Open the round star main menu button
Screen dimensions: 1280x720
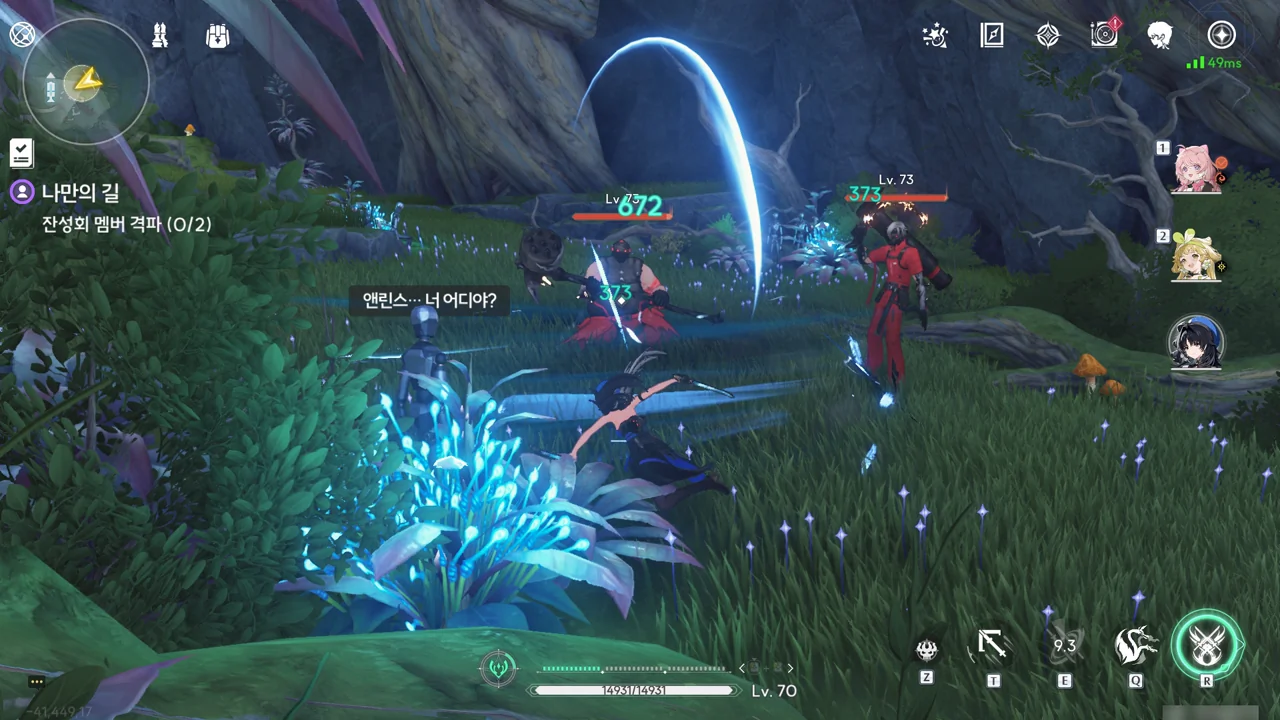point(1221,36)
